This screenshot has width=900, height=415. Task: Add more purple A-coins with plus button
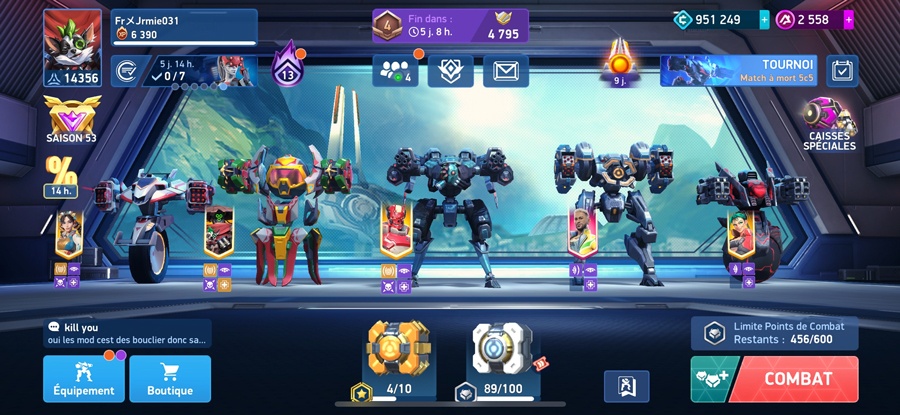[x=849, y=19]
